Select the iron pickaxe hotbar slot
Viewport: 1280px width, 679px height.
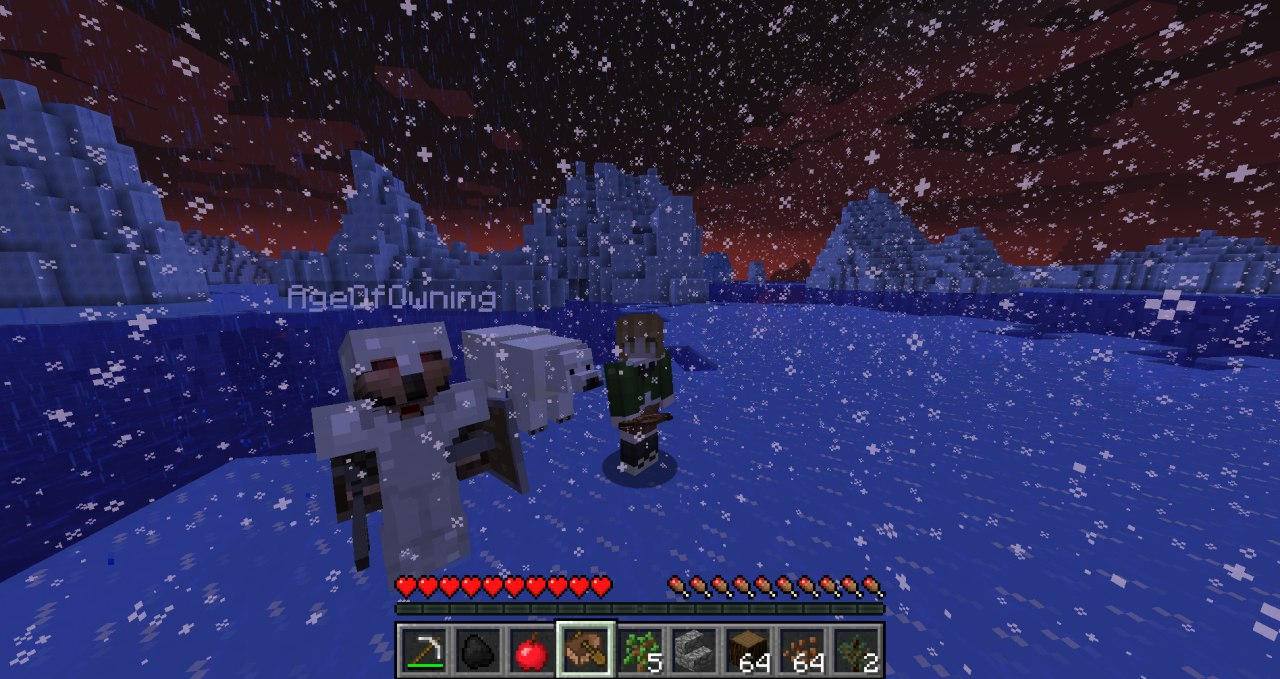(x=423, y=651)
